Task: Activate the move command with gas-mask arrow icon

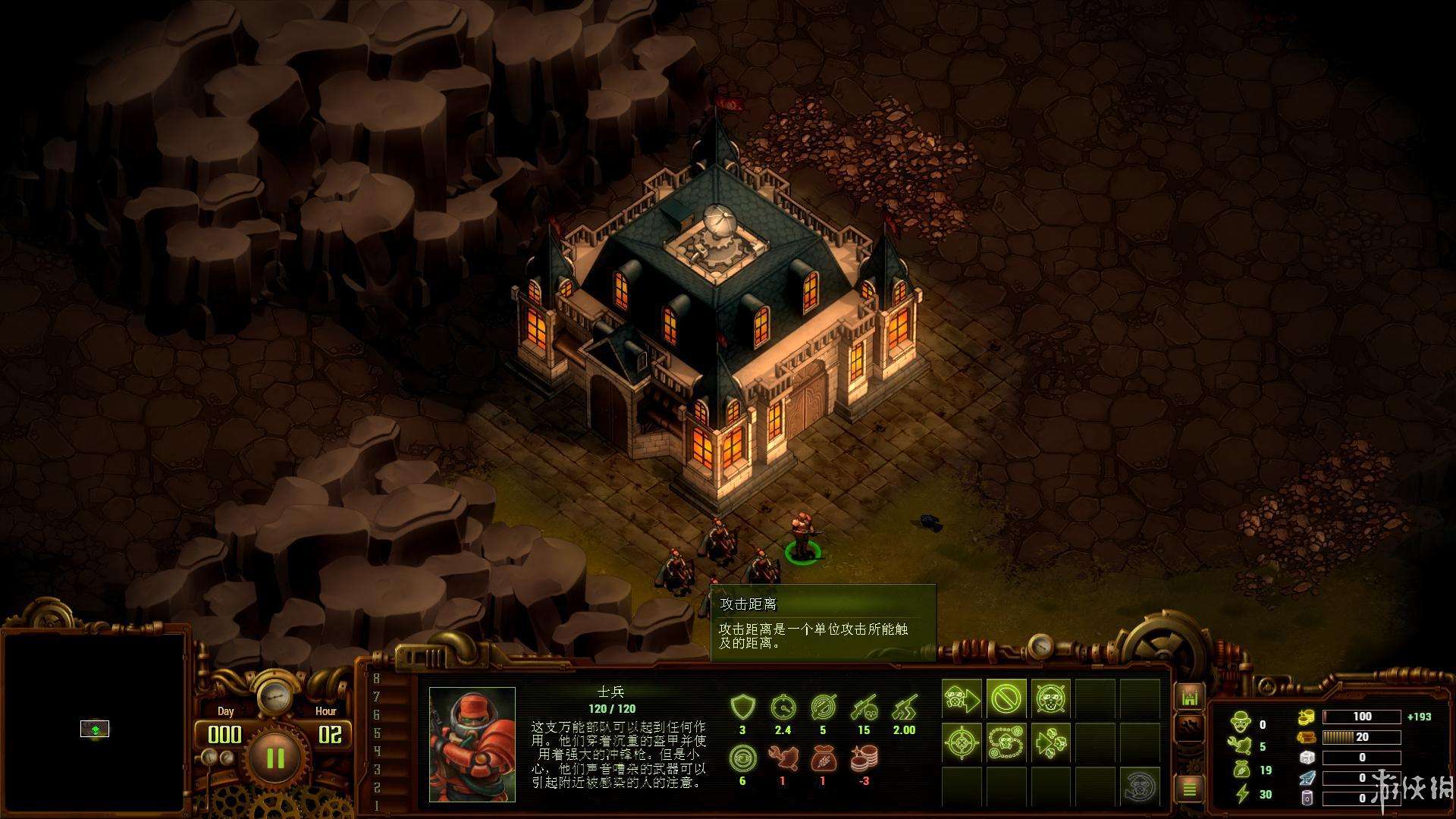Action: pos(962,698)
